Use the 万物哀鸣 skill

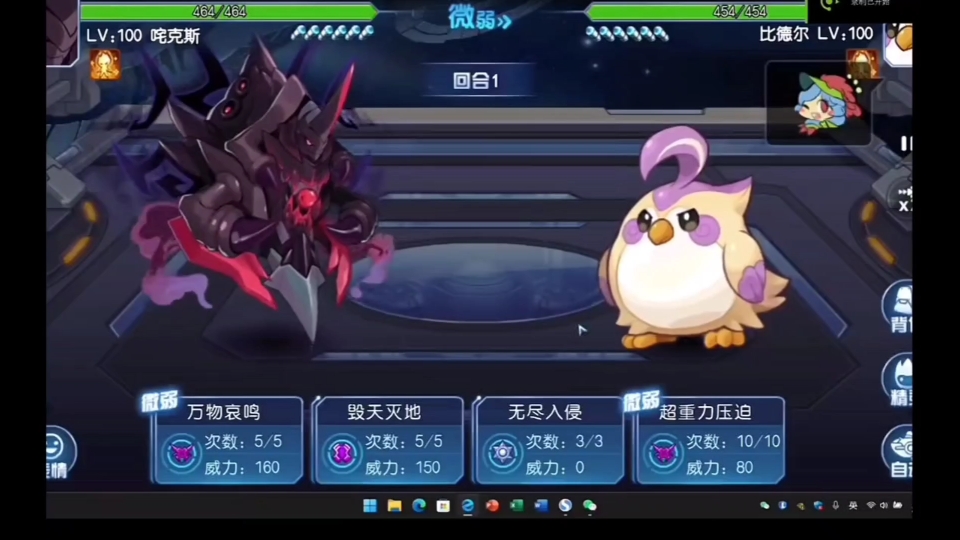(227, 441)
